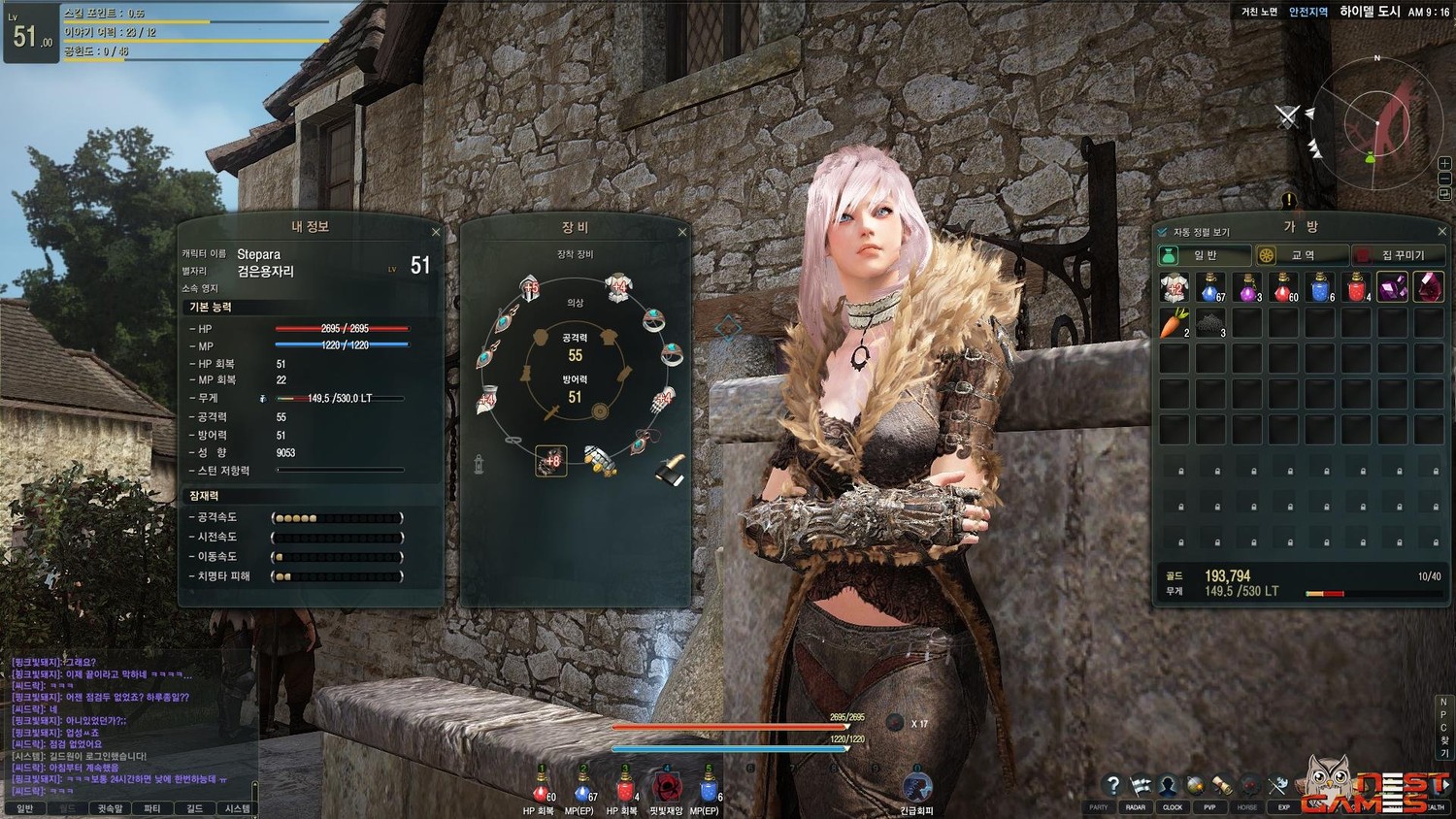
Task: Select the +2 armor in the bag
Action: point(1175,287)
